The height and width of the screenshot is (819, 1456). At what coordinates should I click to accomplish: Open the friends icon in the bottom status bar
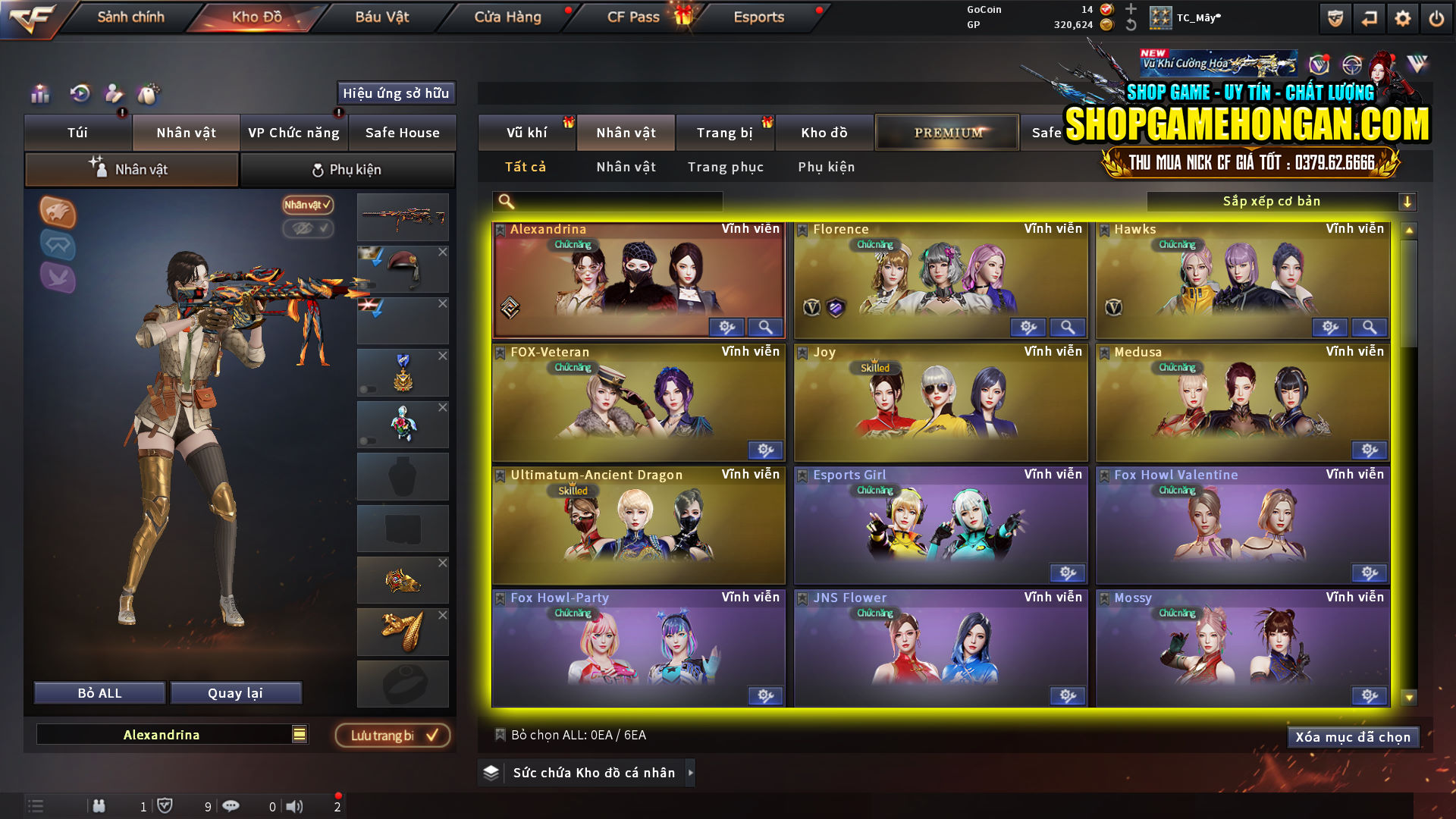99,806
